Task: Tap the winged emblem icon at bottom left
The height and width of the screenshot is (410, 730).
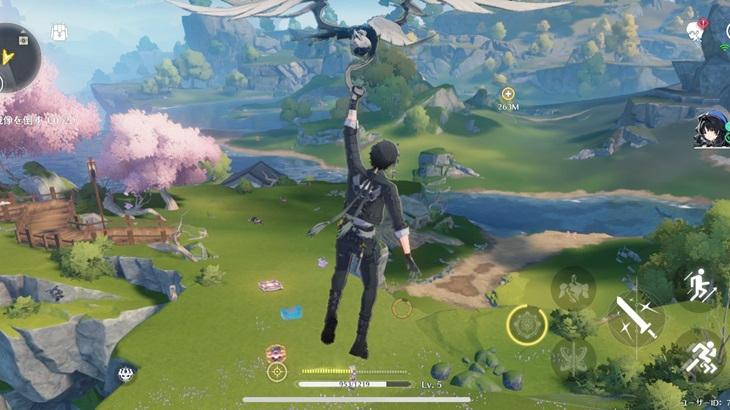Action: tap(126, 374)
